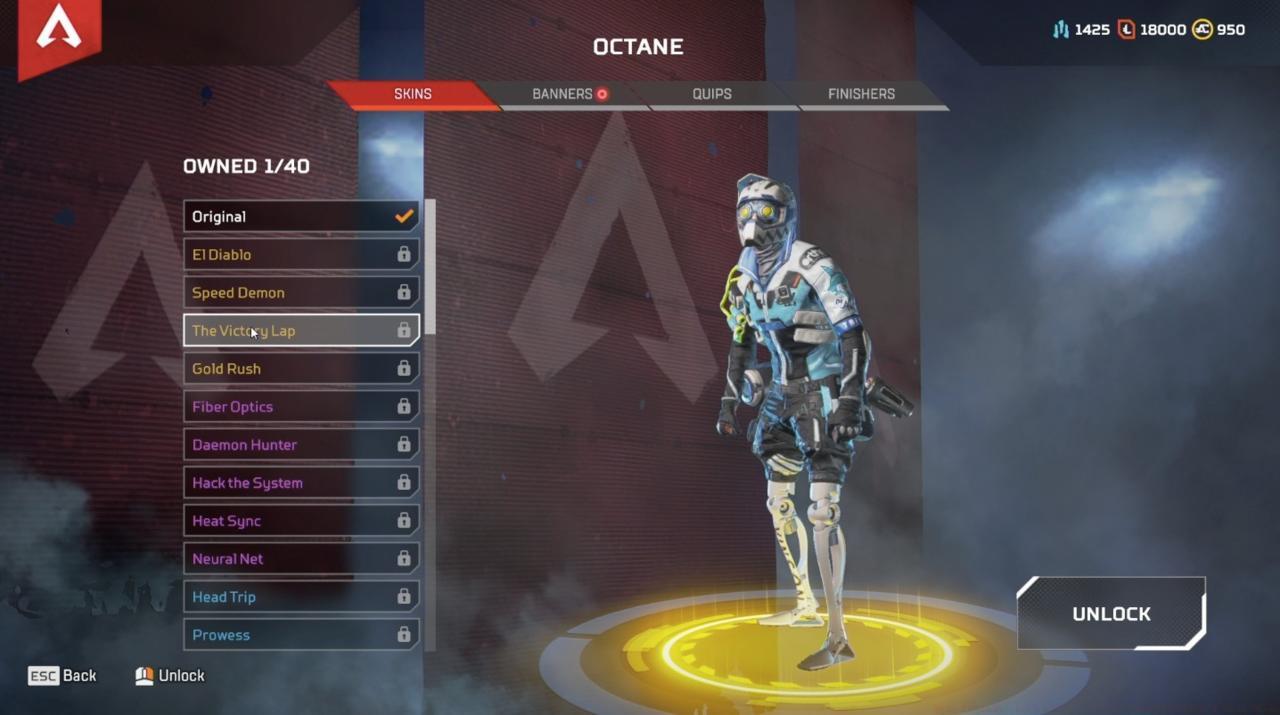Select the Daemon Hunter skin

pos(301,444)
